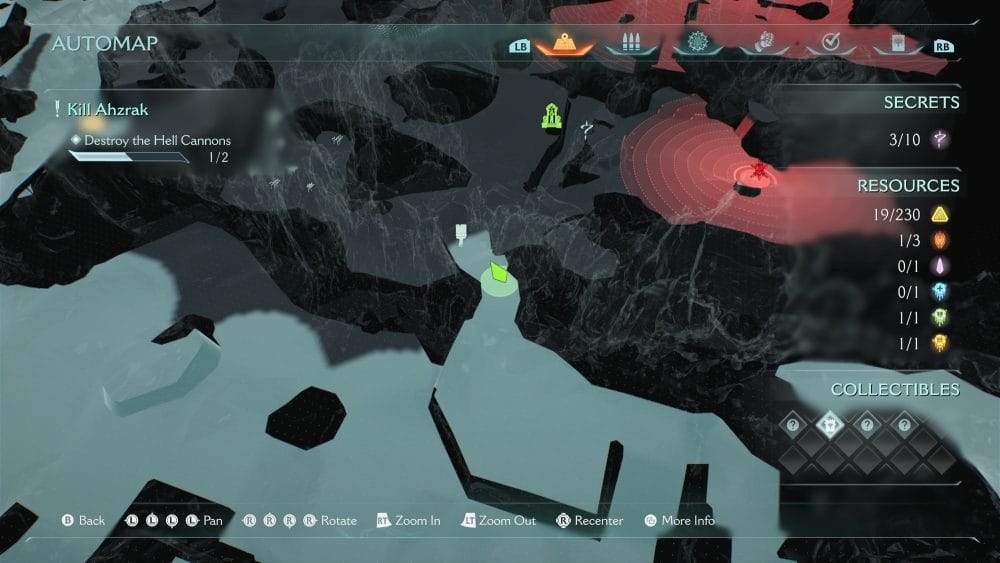Switch to the bullets arsenal tab

tap(630, 44)
